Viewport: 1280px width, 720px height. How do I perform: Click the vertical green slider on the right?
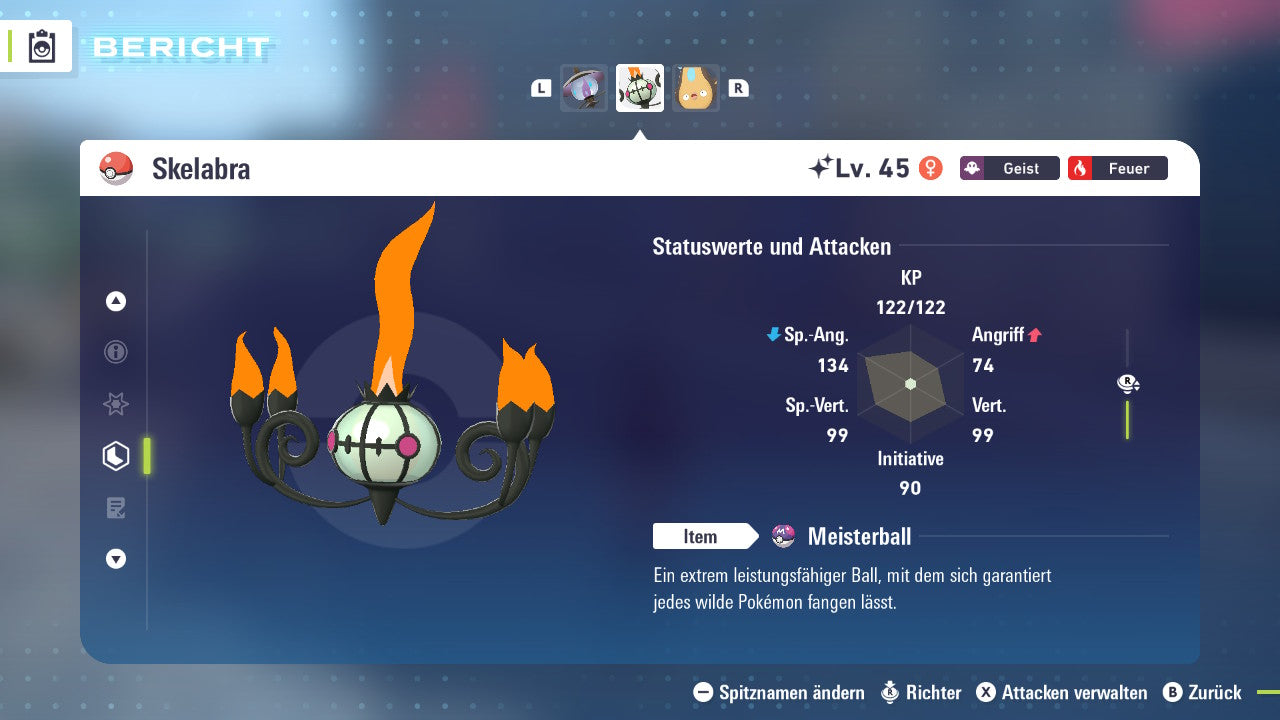(x=1128, y=420)
